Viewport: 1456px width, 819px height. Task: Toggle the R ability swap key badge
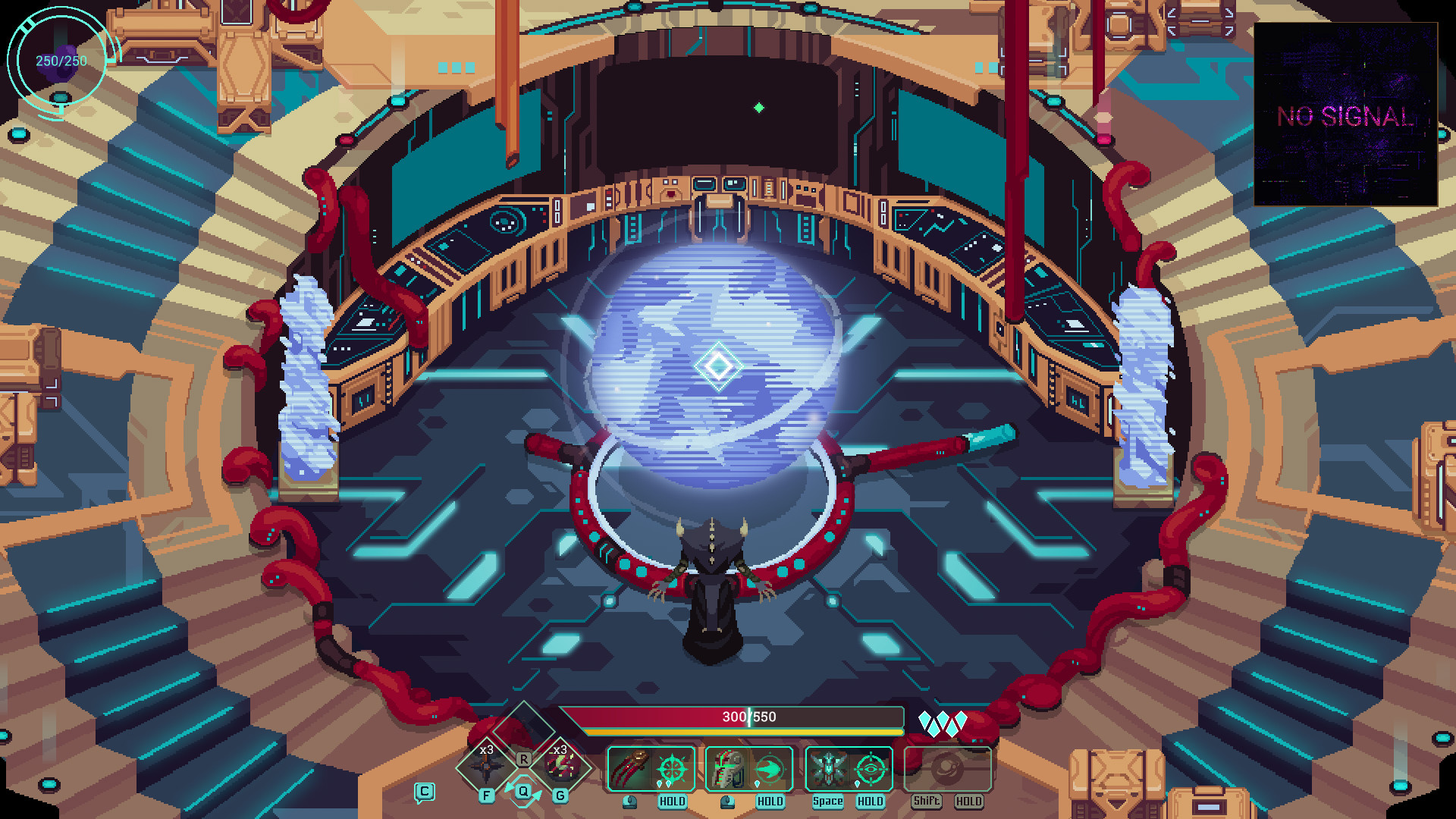524,758
